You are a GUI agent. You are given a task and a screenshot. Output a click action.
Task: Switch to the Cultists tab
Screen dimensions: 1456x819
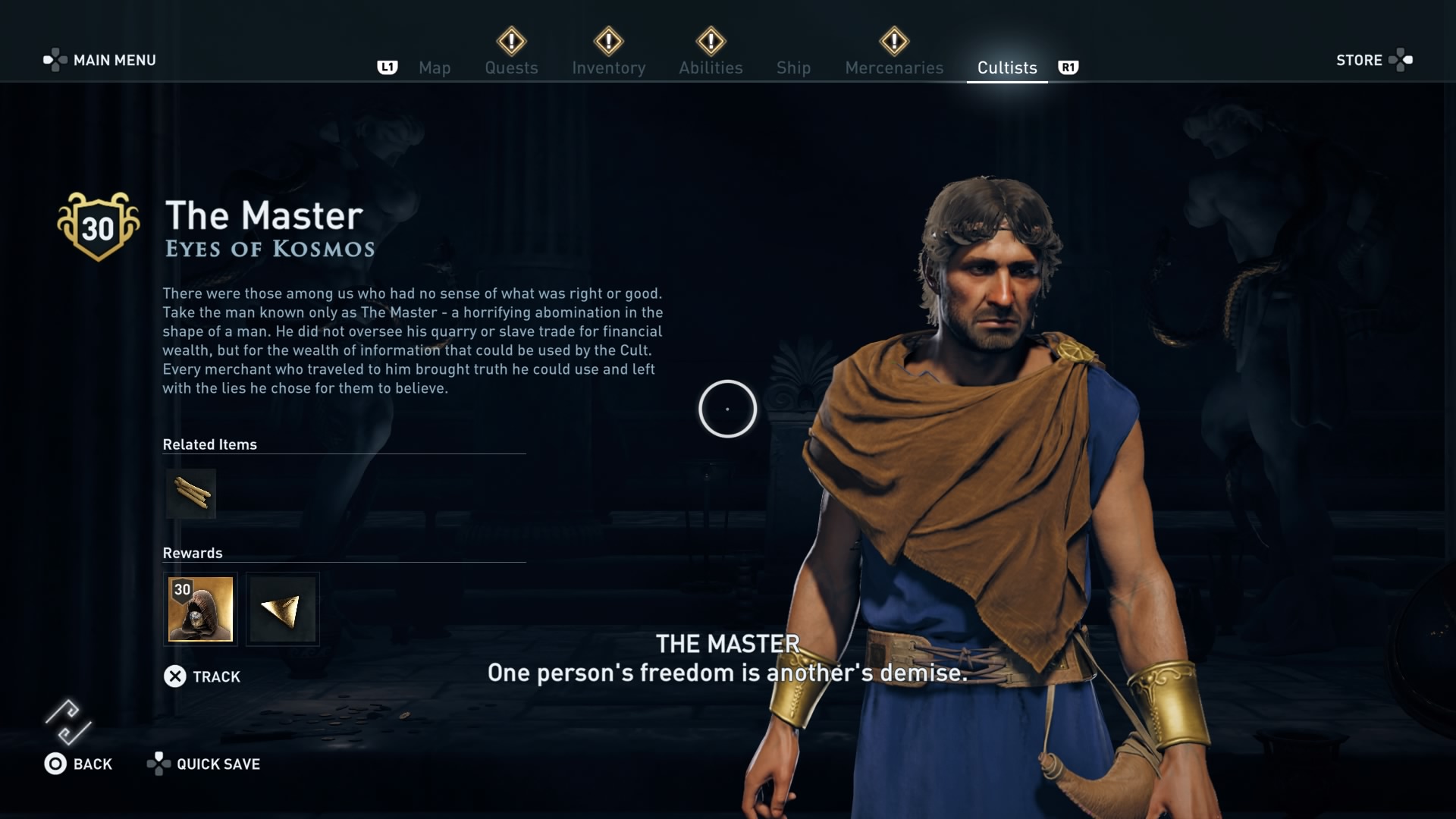point(1006,67)
